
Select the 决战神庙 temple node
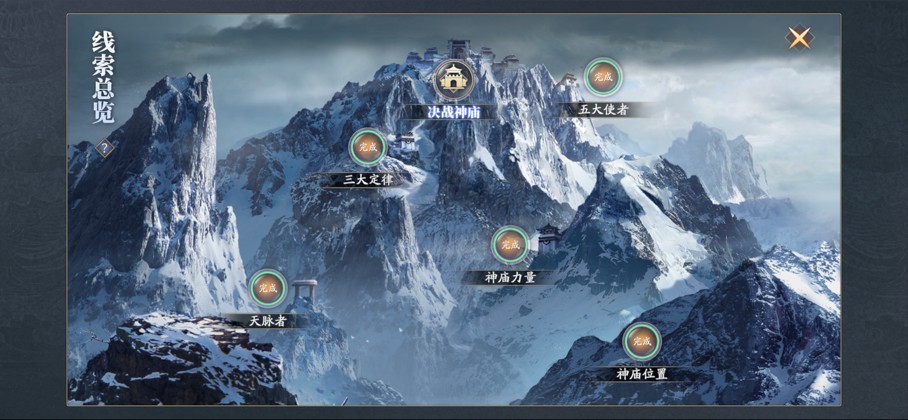[453, 79]
